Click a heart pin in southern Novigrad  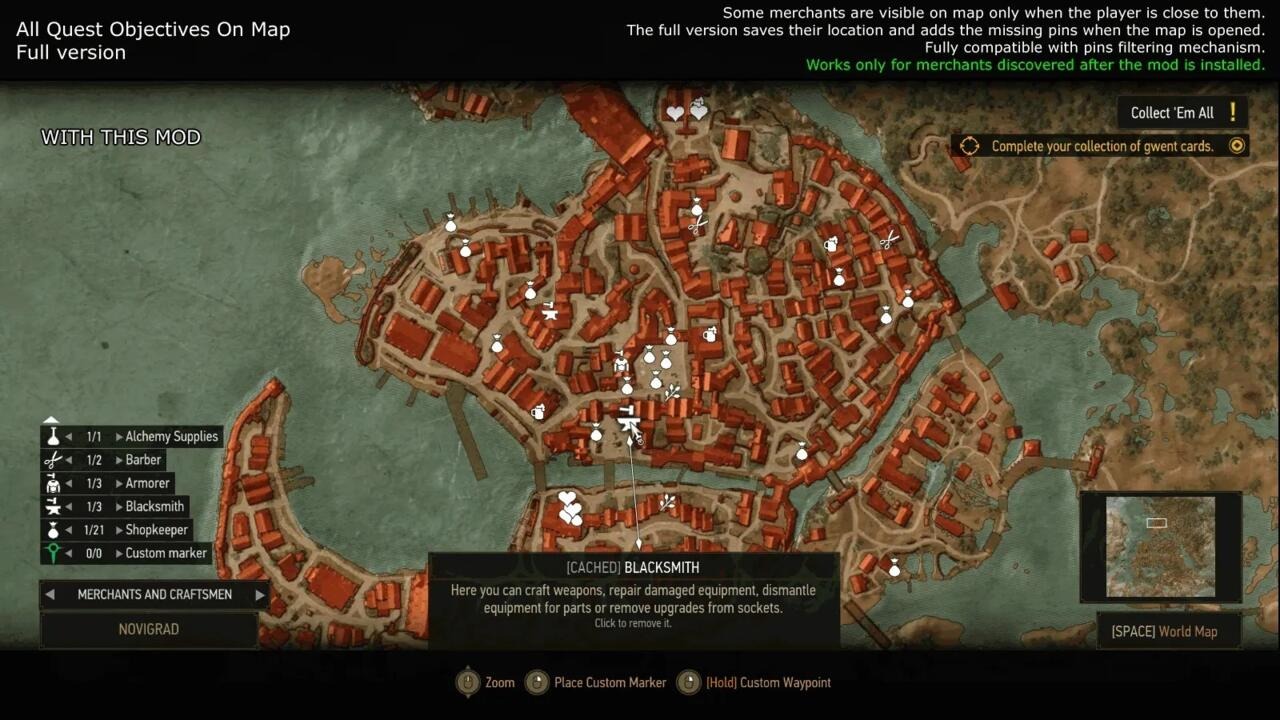tap(568, 498)
